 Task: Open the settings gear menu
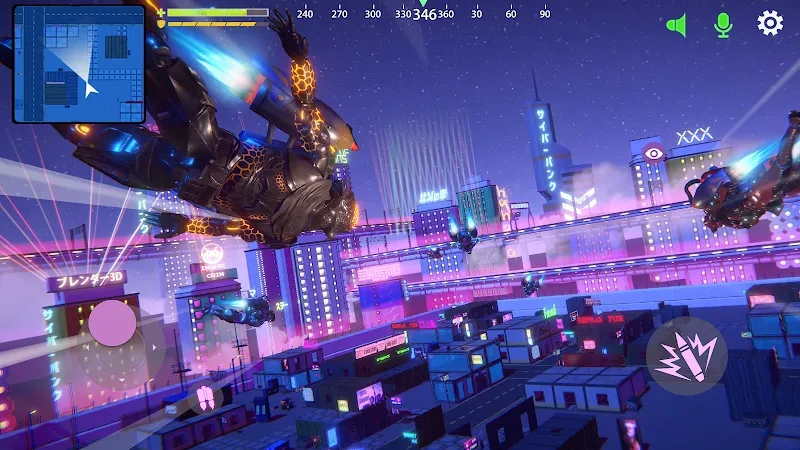coord(769,24)
